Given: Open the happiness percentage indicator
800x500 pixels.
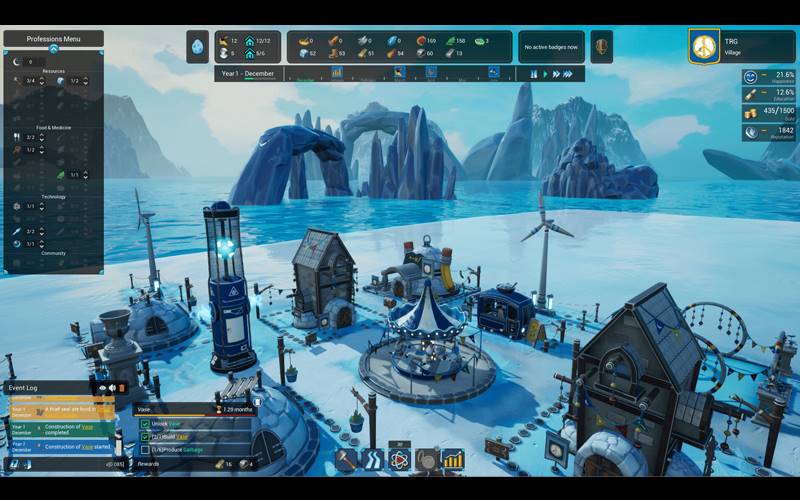Looking at the screenshot, I should 768,76.
